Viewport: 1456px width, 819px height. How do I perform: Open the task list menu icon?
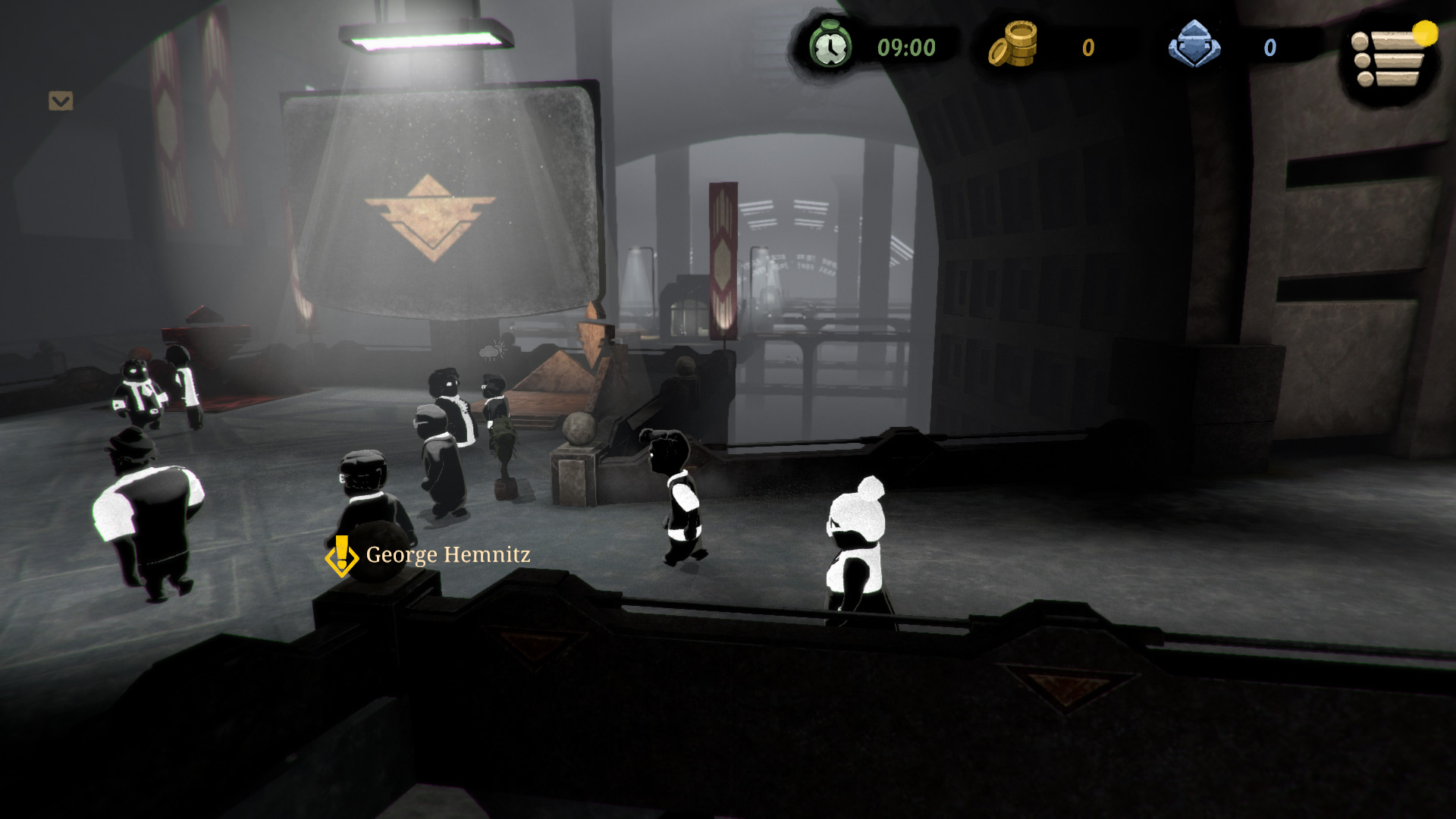point(1389,59)
